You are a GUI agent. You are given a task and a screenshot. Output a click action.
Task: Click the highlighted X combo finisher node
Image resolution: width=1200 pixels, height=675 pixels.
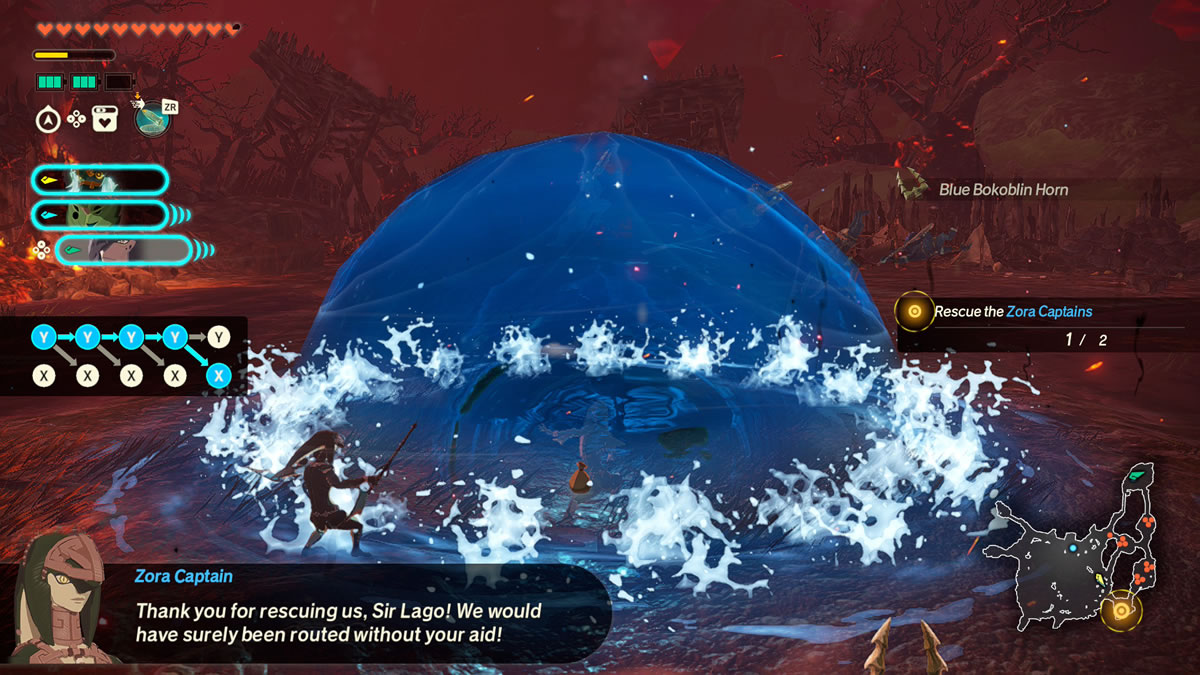coord(219,376)
